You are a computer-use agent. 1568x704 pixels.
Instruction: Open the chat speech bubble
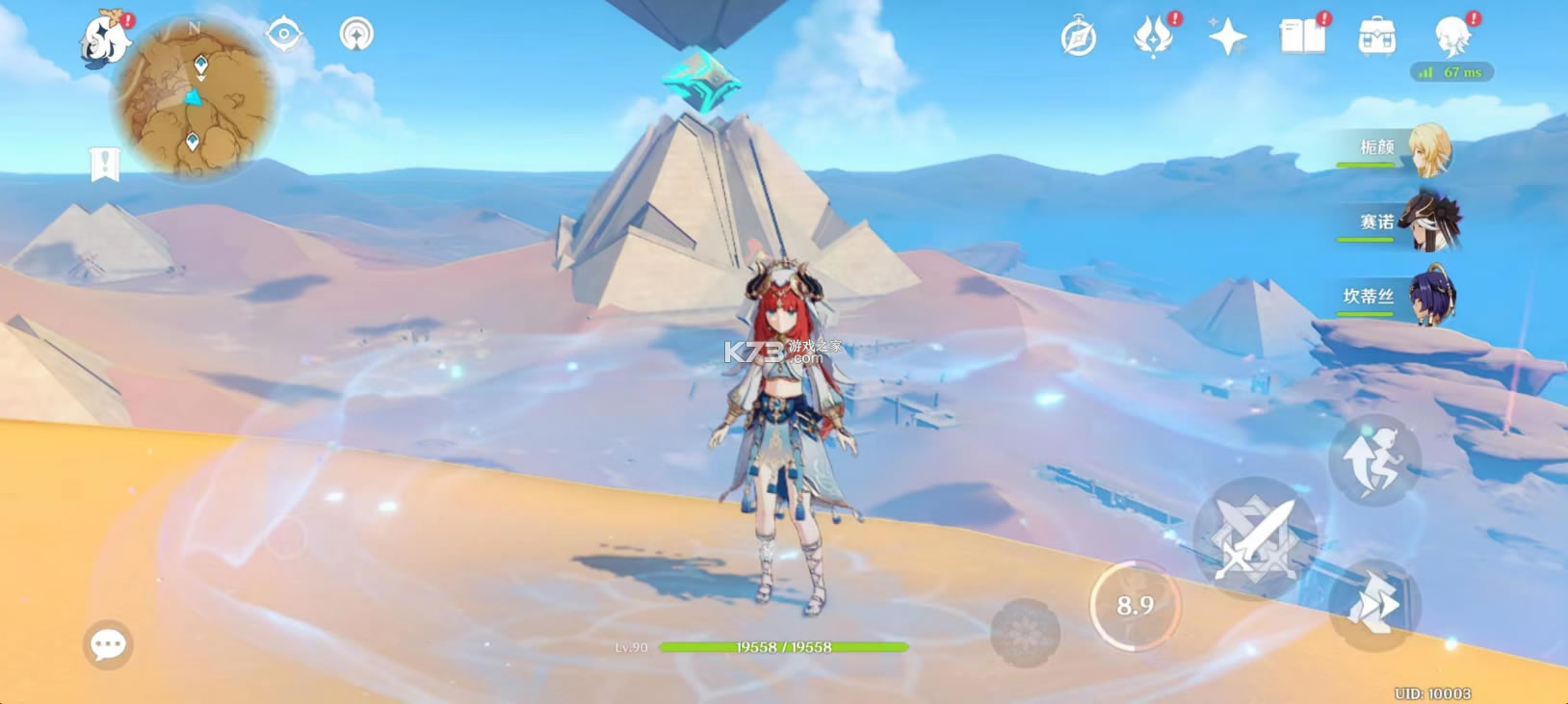(108, 644)
